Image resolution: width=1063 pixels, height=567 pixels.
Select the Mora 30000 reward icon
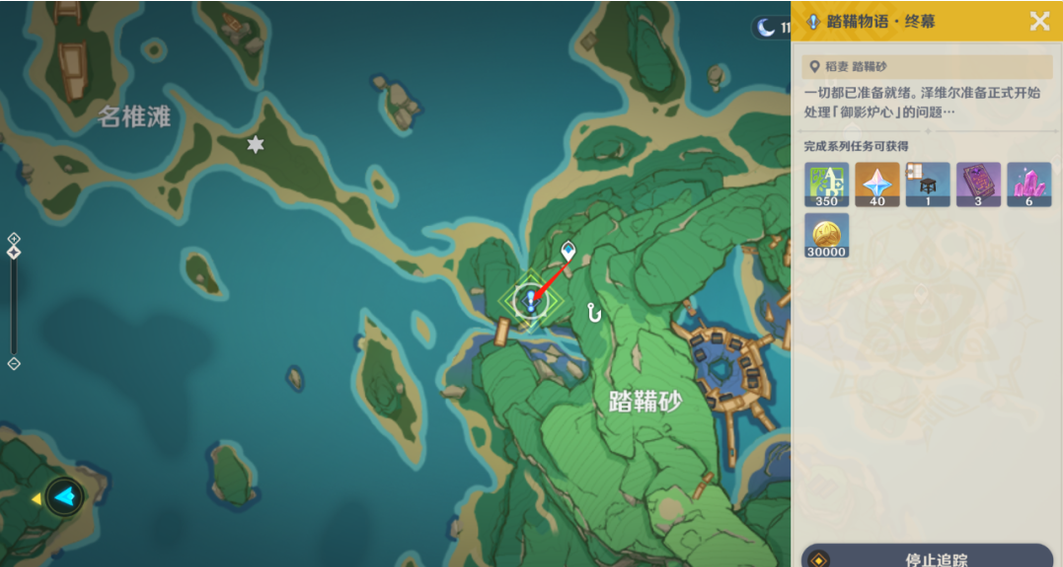[826, 235]
